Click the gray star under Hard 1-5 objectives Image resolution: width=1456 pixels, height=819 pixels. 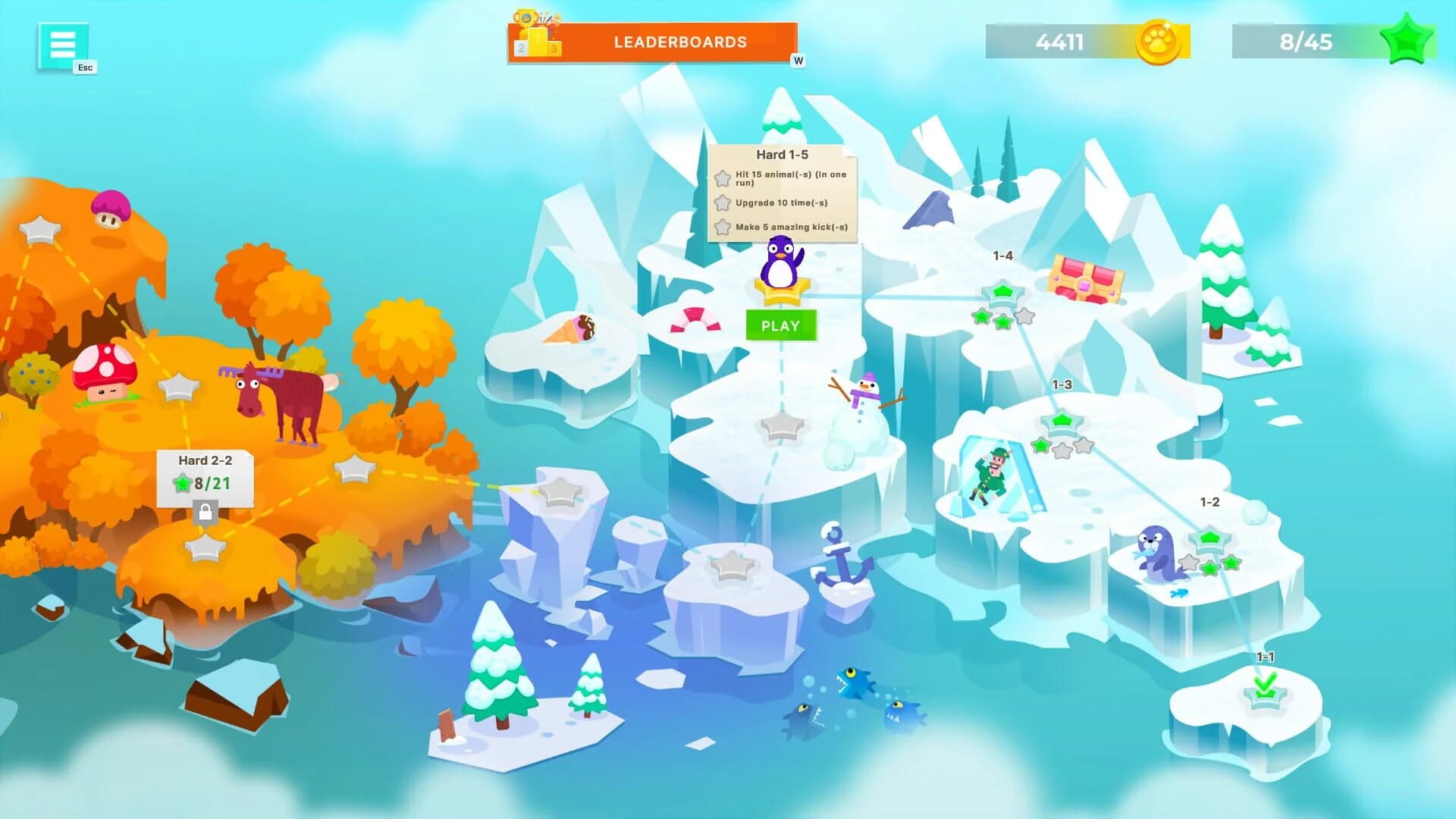pyautogui.click(x=722, y=180)
